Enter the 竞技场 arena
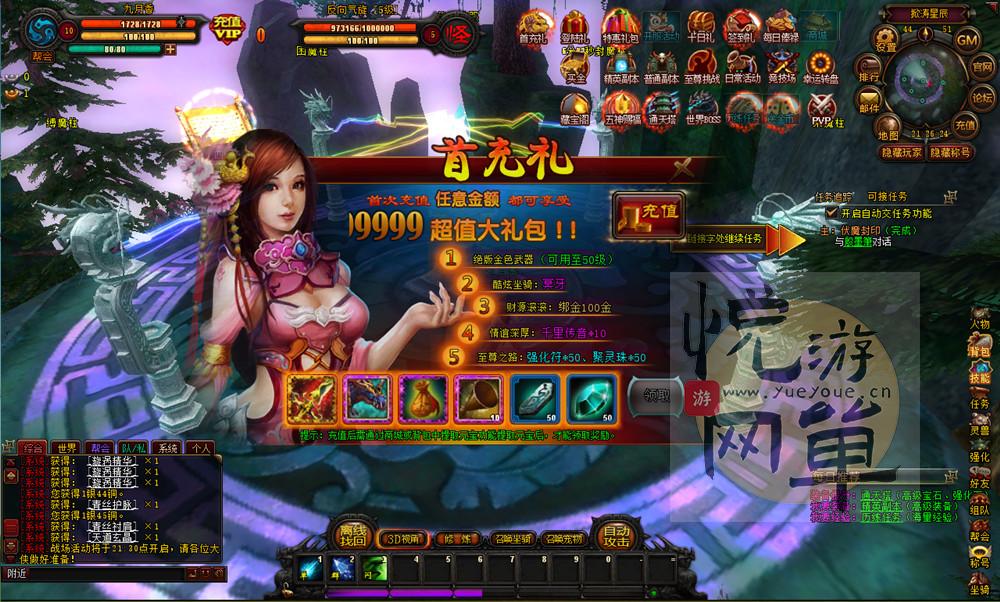 [x=780, y=67]
